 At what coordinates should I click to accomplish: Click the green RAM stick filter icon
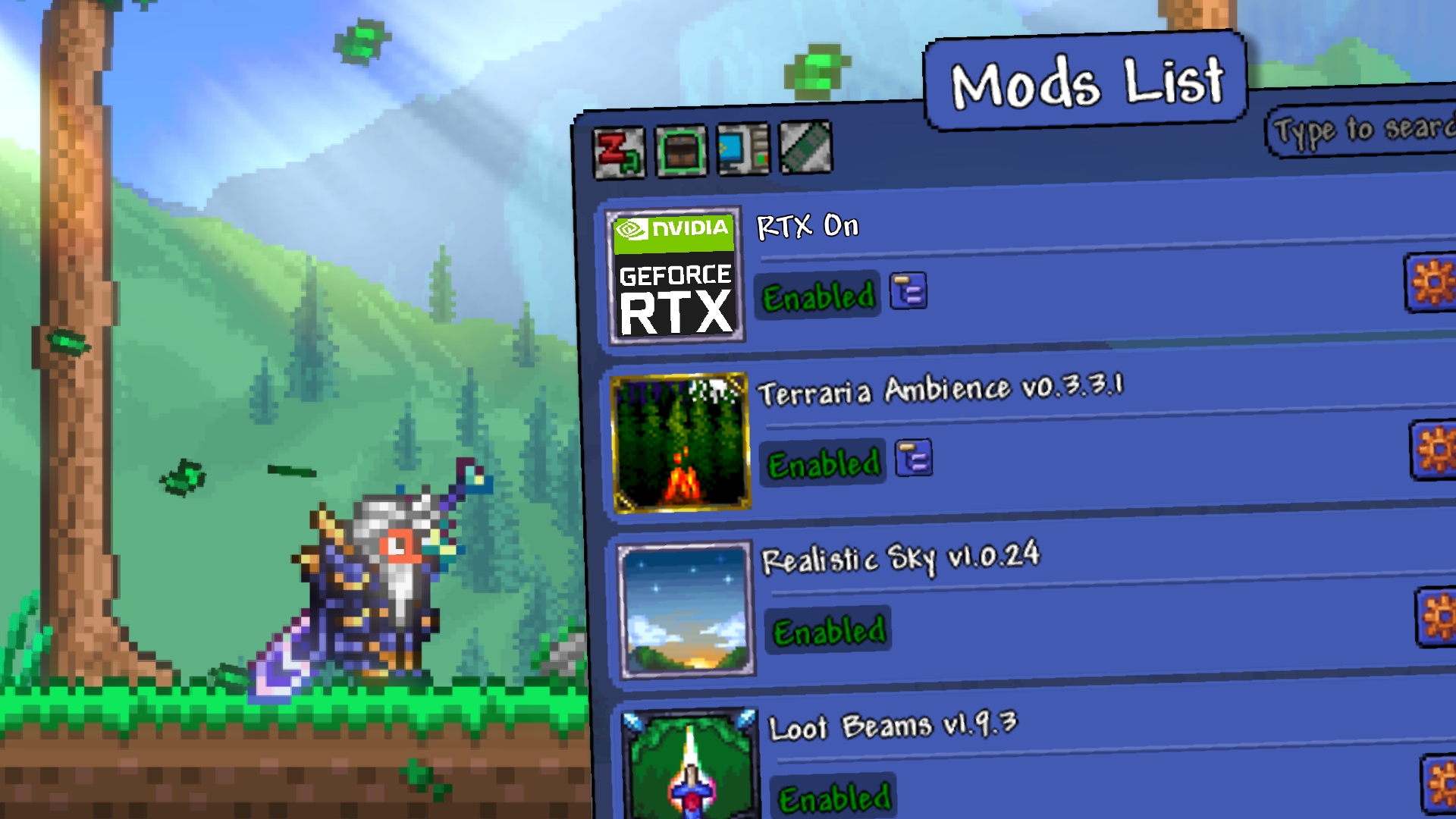click(805, 148)
